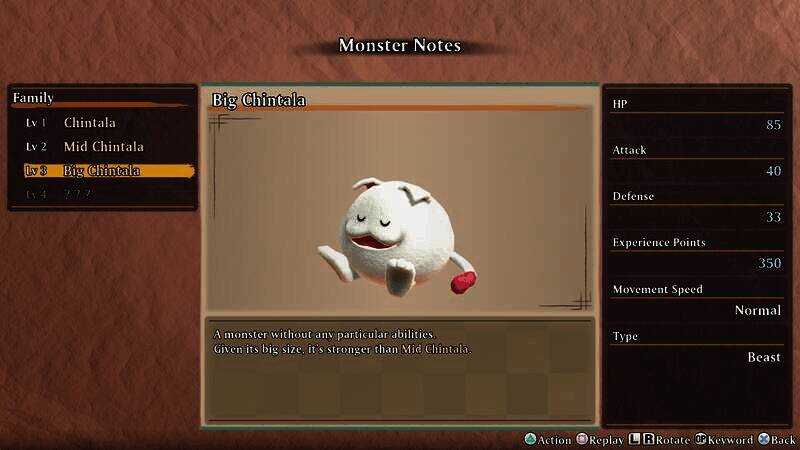
Task: Pick the locked Lv 4 ??? entry
Action: pos(77,194)
